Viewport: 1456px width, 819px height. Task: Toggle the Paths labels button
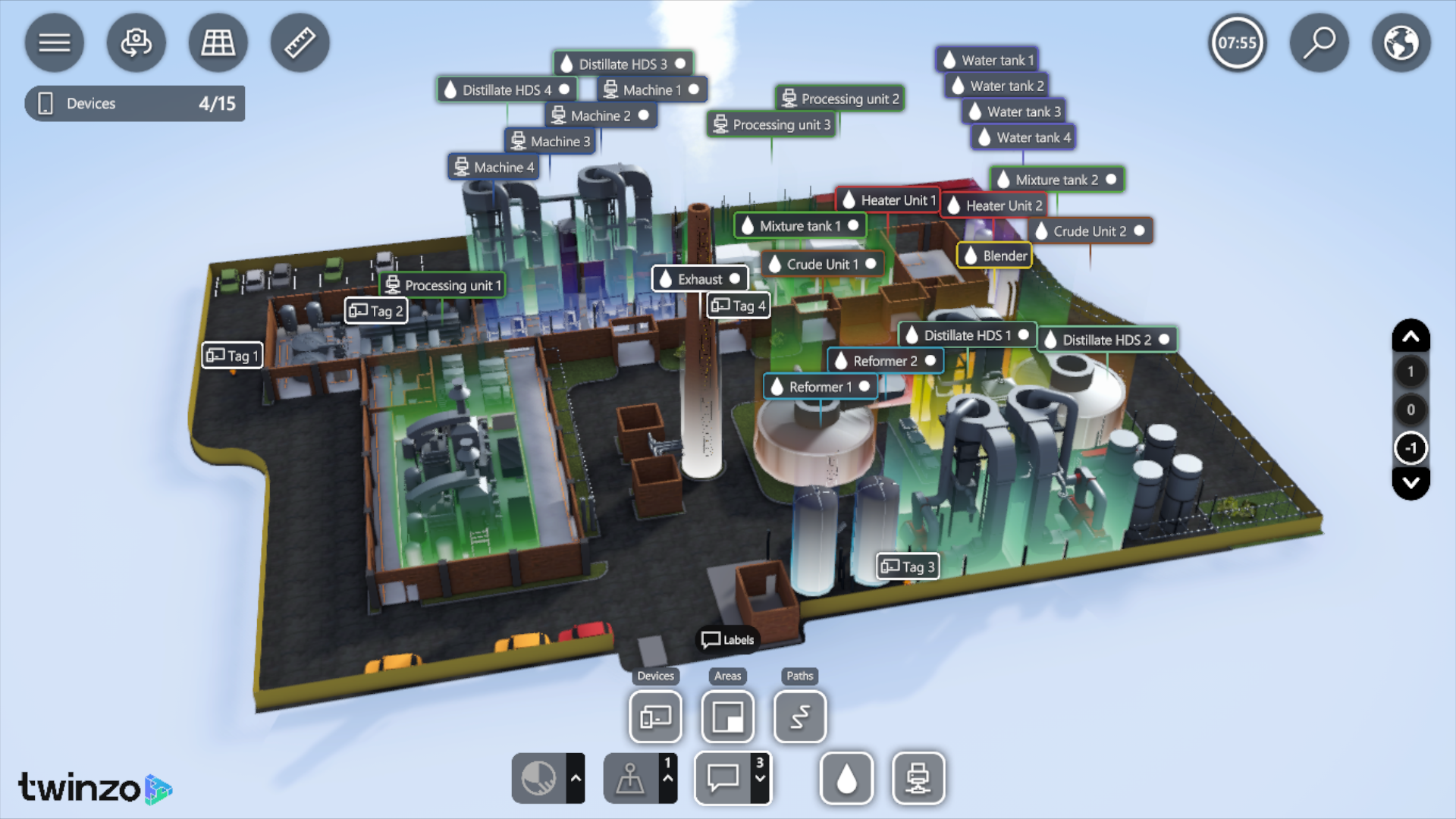click(x=799, y=717)
